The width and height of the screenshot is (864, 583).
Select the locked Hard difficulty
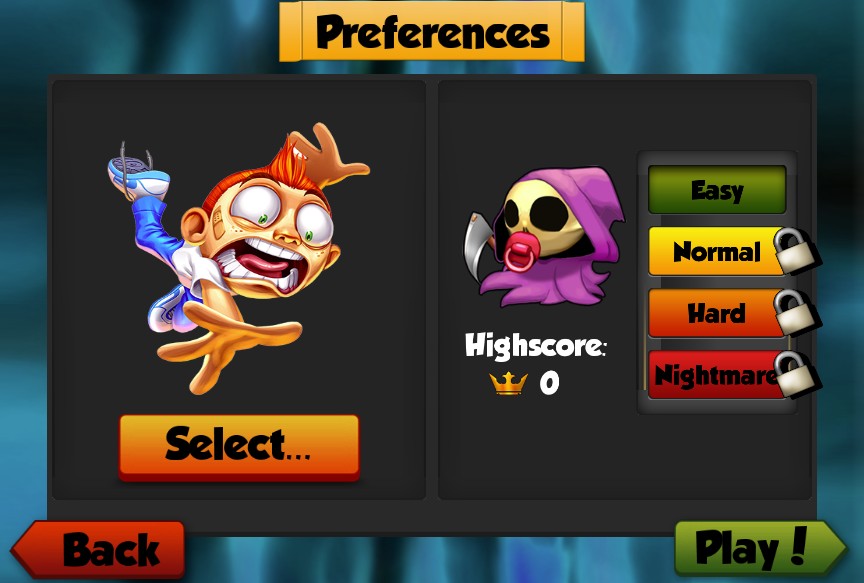point(716,313)
